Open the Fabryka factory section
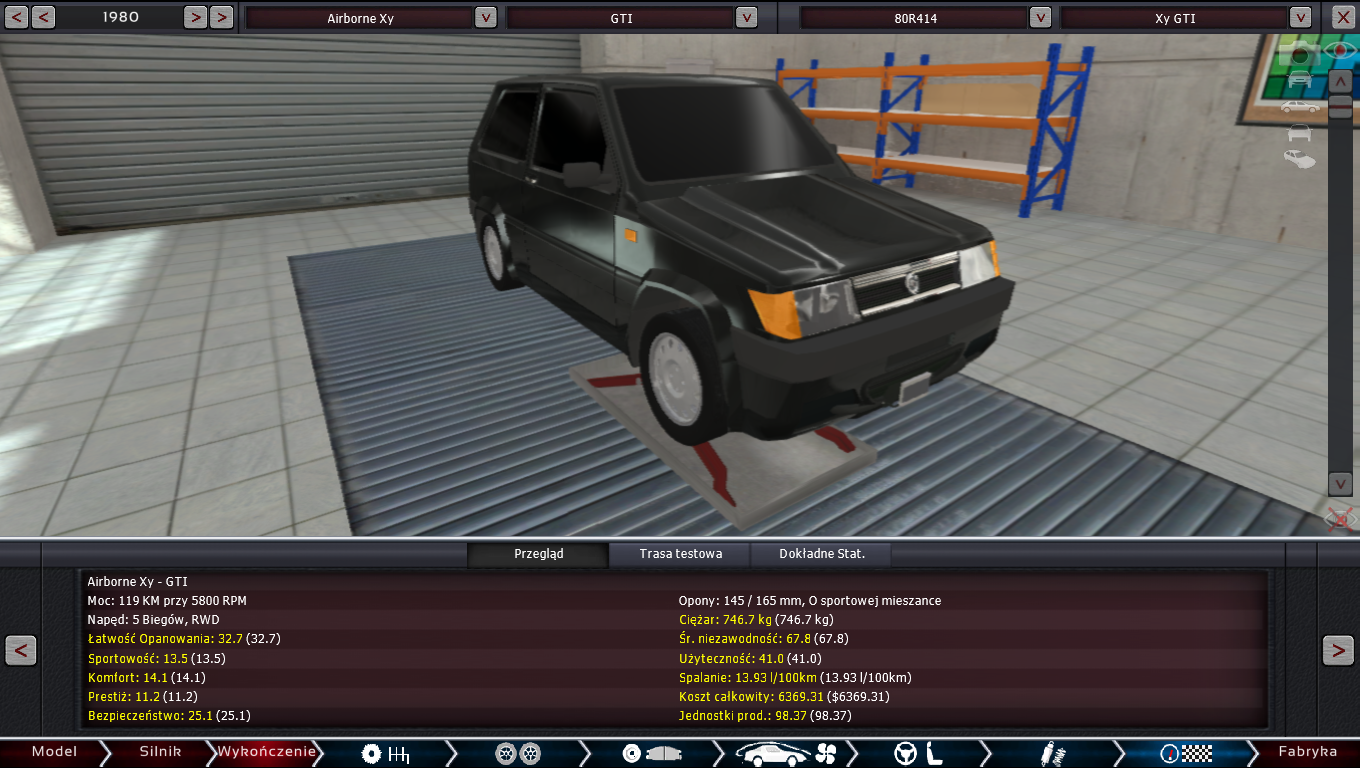 pos(1307,752)
